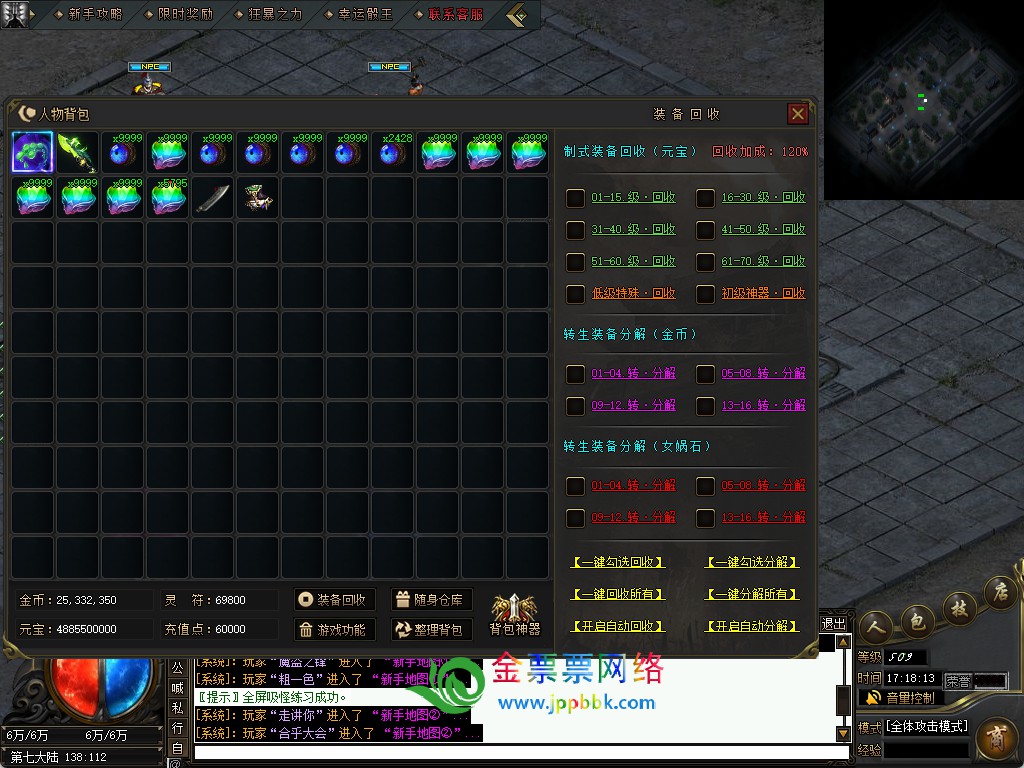This screenshot has width=1024, height=768.
Task: Tick the 初级神器·回收 checkbox
Action: click(x=706, y=294)
